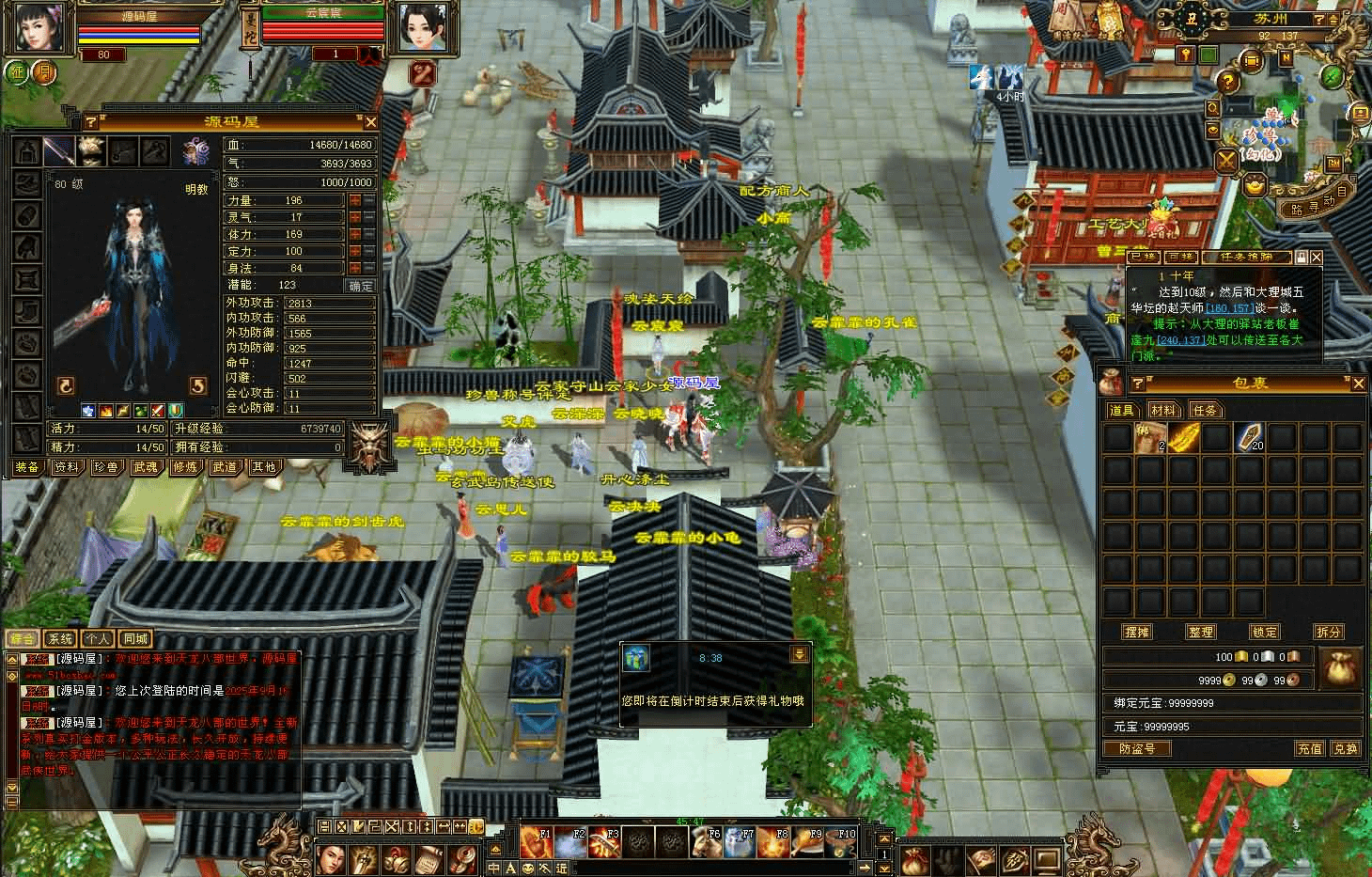The width and height of the screenshot is (1372, 877).
Task: Activate the F1 skill on the hotbar
Action: [536, 842]
